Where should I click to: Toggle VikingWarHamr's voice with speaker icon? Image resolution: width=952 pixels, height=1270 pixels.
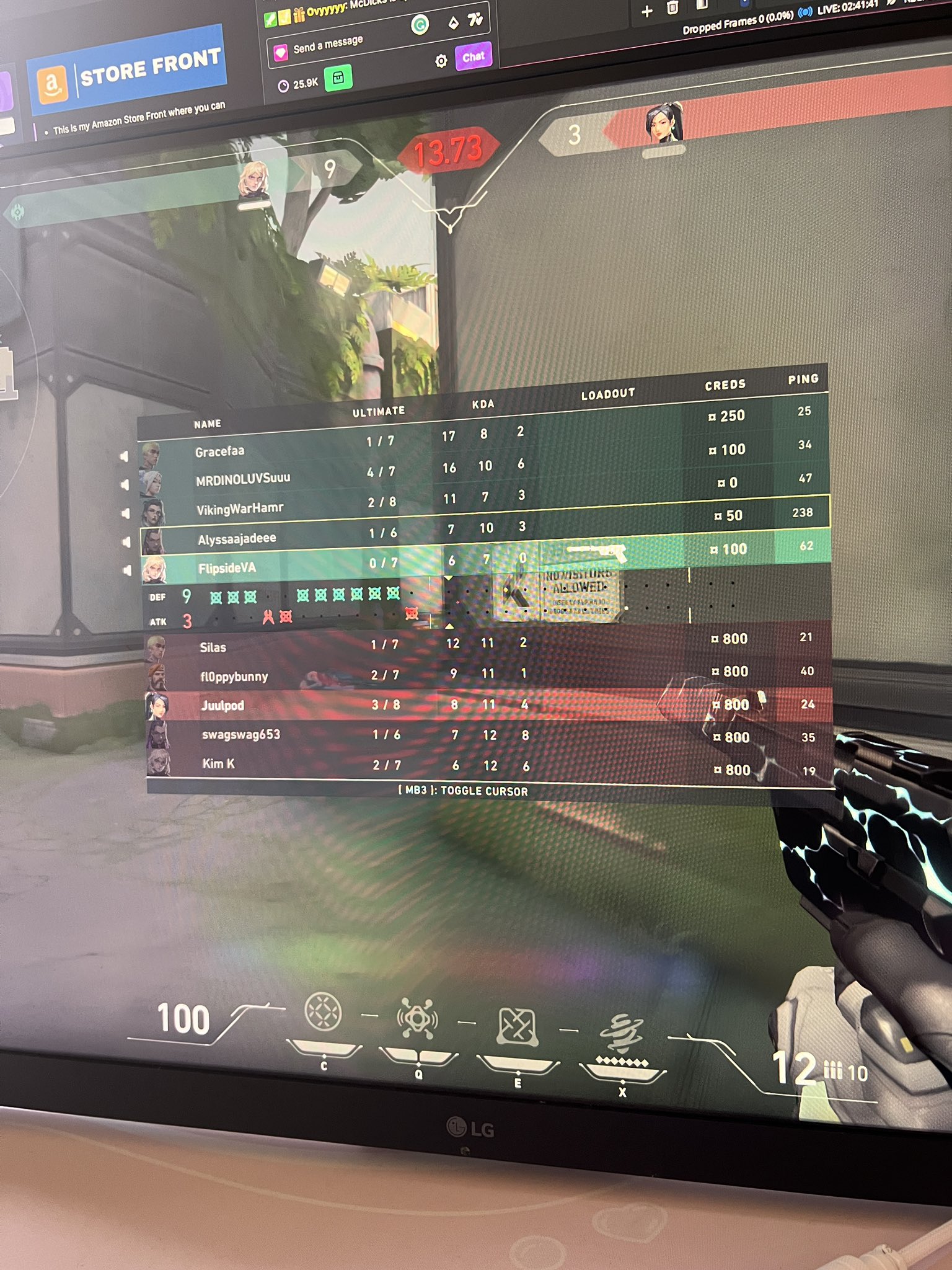[126, 513]
